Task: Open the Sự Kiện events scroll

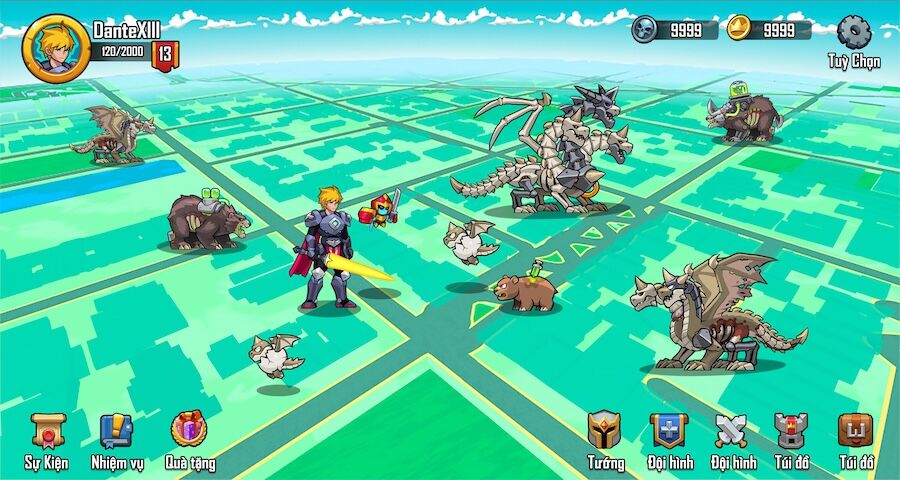Action: (x=47, y=432)
